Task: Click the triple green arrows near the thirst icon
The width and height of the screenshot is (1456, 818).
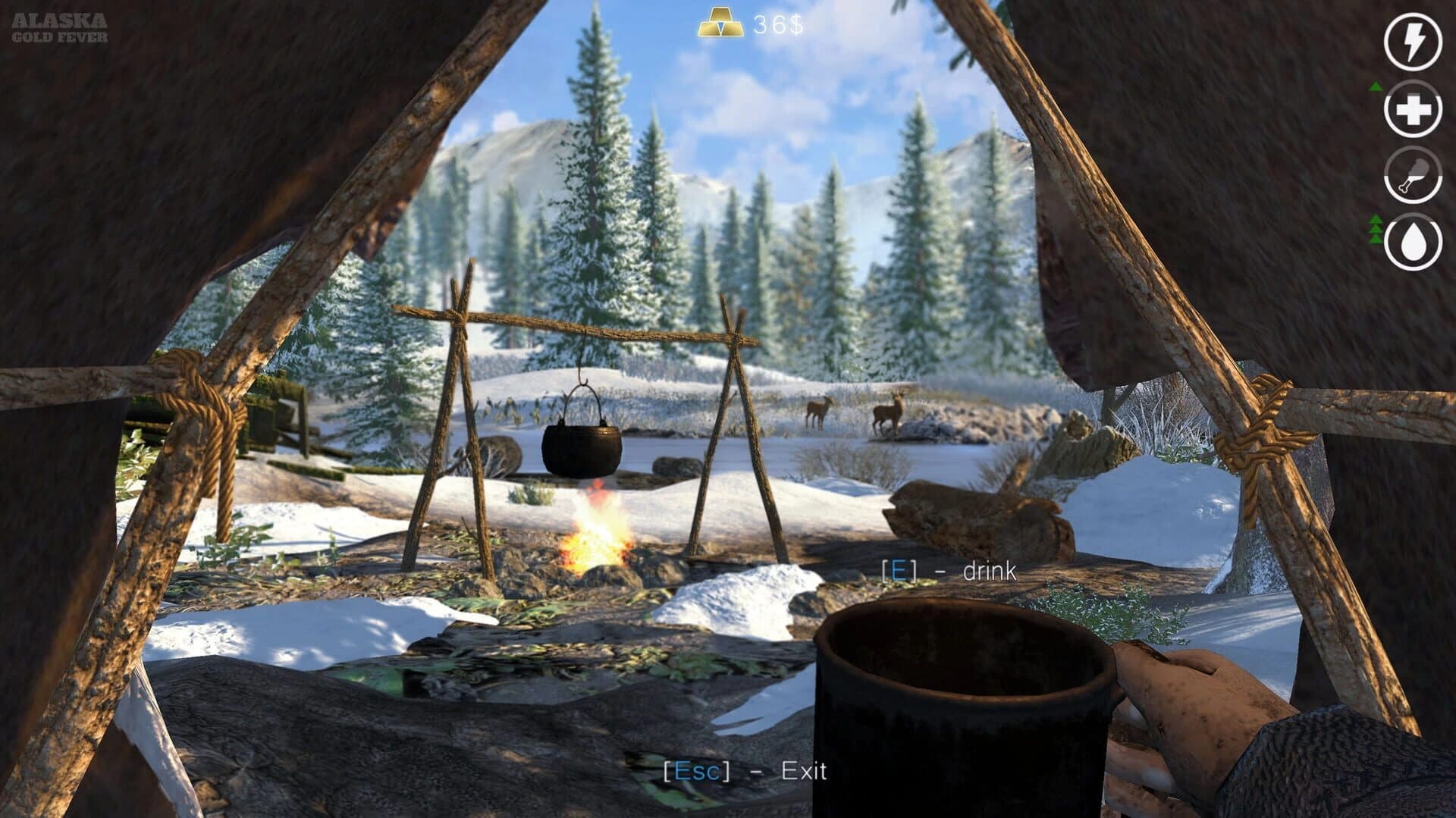Action: point(1376,227)
